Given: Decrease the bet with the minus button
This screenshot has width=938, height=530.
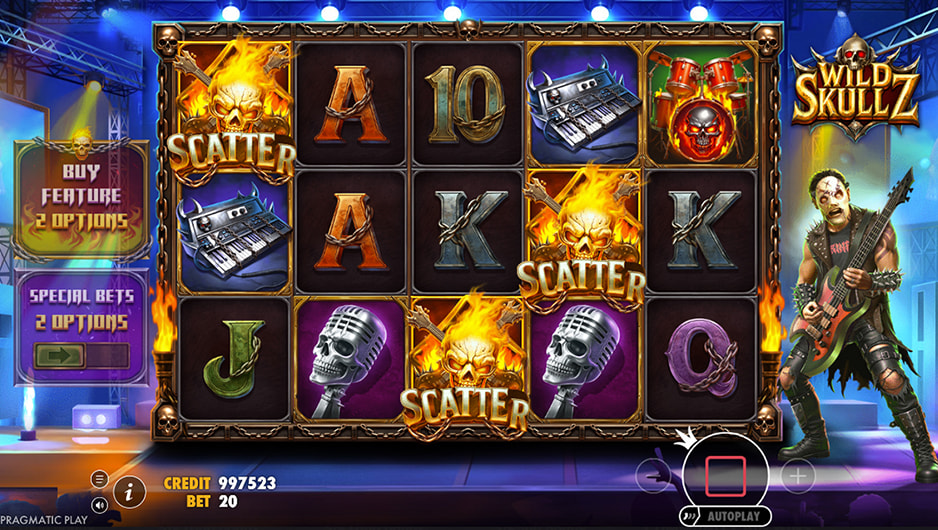Looking at the screenshot, I should tap(652, 477).
